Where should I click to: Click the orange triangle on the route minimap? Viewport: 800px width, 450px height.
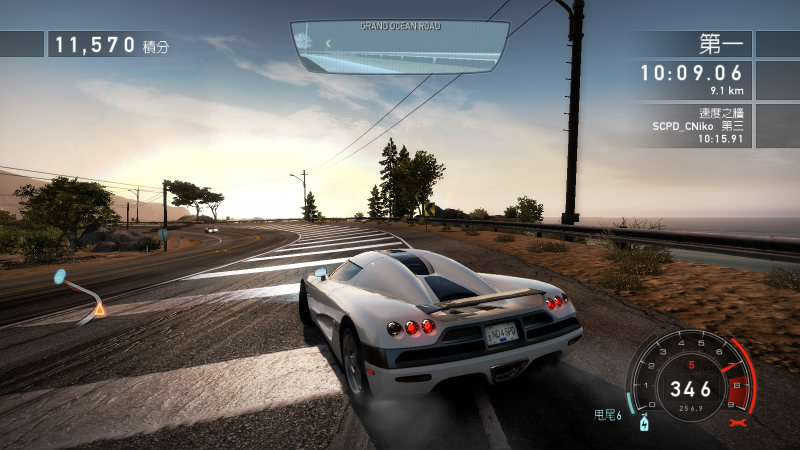pos(99,309)
